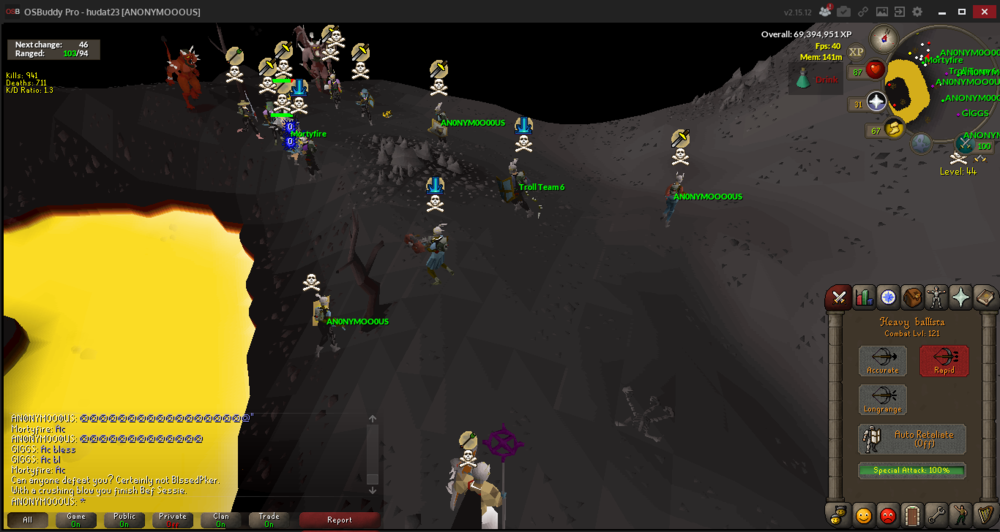
Task: Toggle the Public chat filter
Action: tap(124, 519)
